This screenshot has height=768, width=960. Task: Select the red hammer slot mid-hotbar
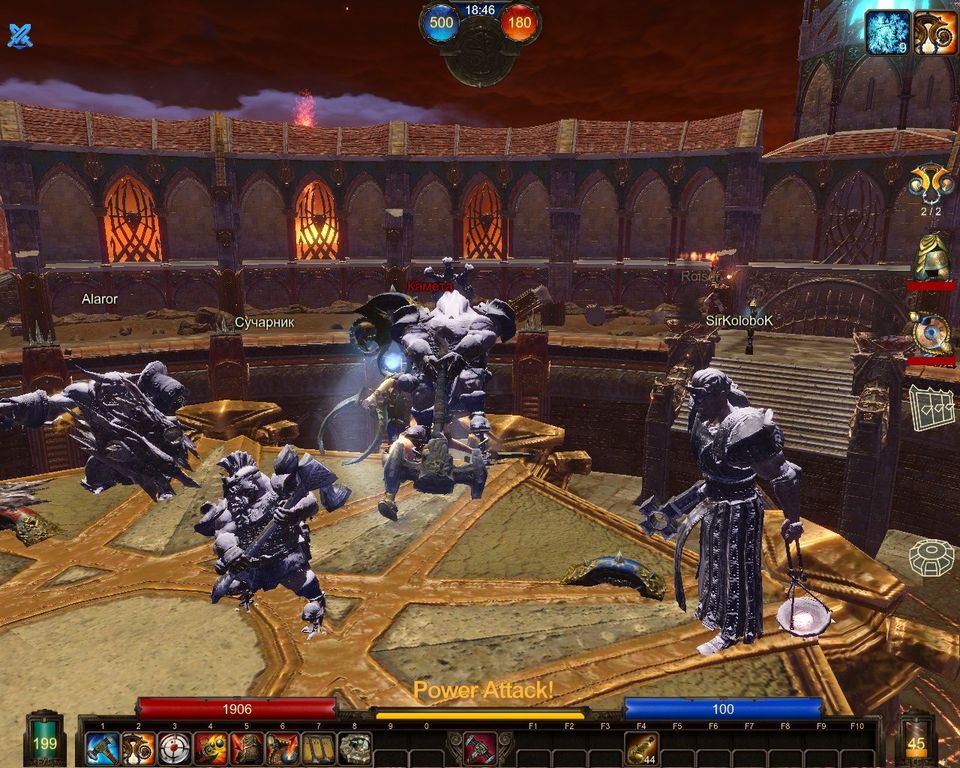click(x=480, y=748)
